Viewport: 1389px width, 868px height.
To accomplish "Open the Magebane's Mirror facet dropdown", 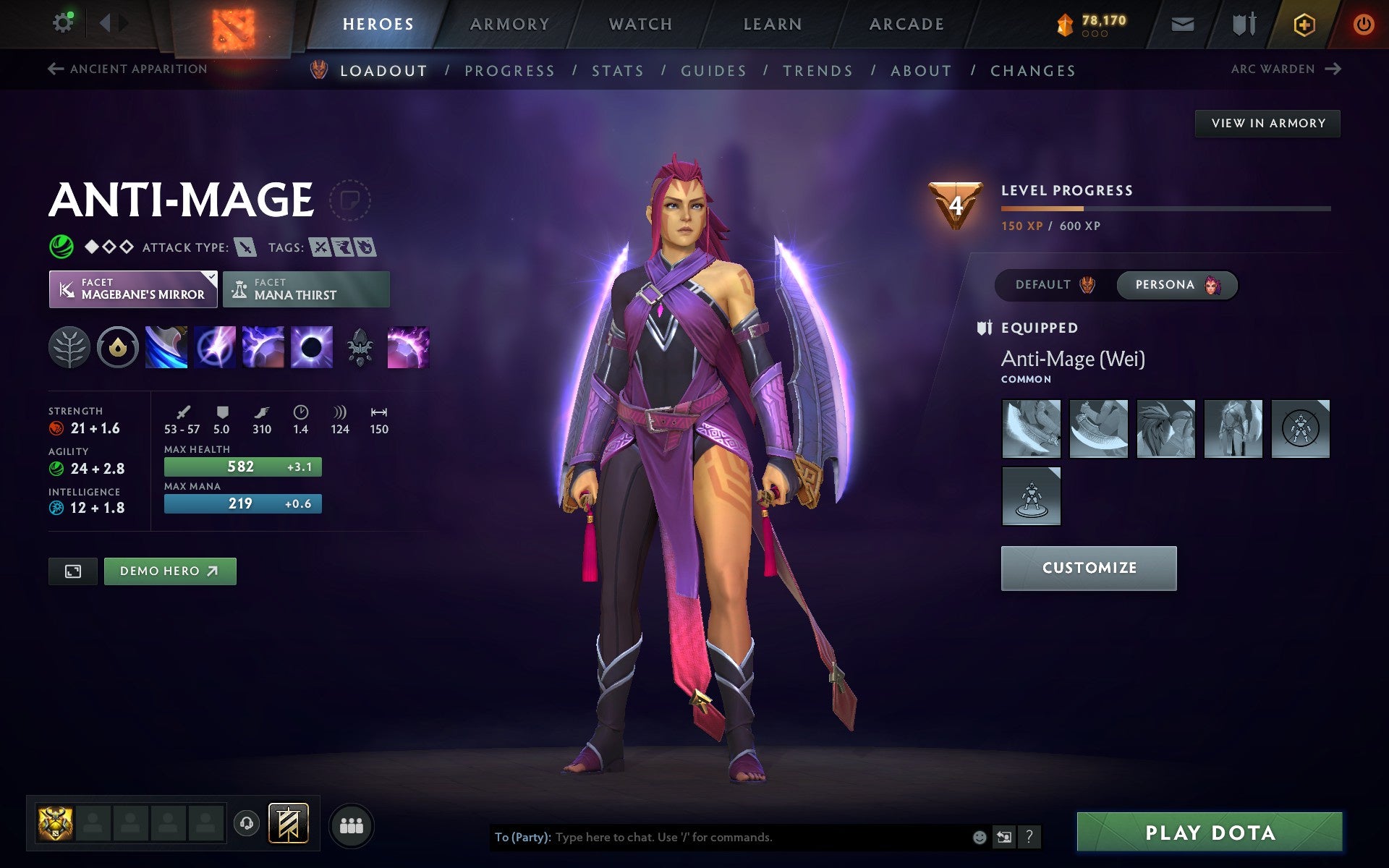I will click(133, 289).
